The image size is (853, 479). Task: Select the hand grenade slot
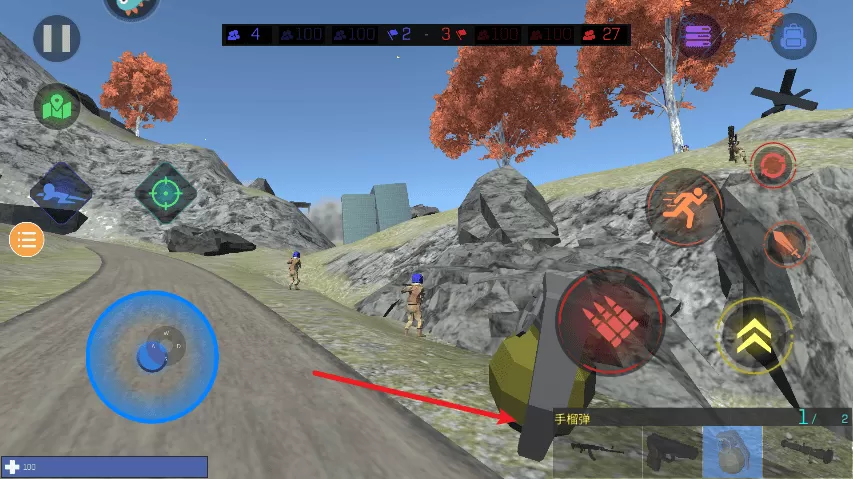732,452
